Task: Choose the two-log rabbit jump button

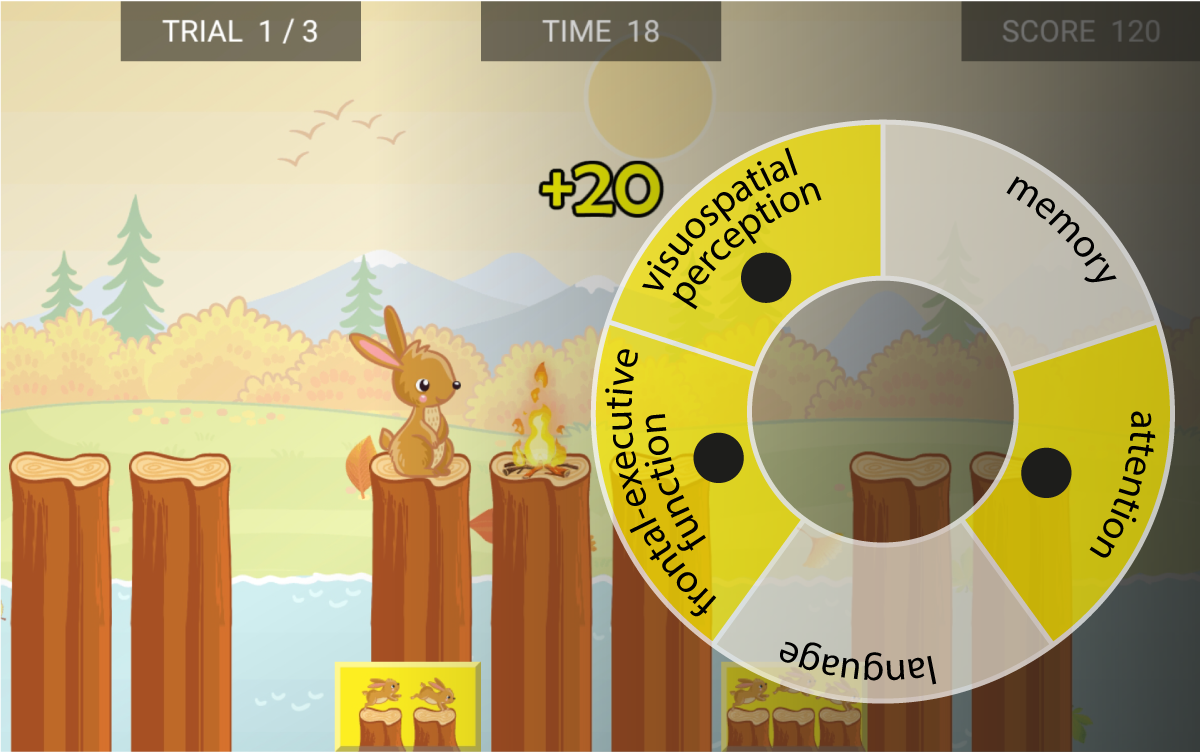Action: (406, 706)
